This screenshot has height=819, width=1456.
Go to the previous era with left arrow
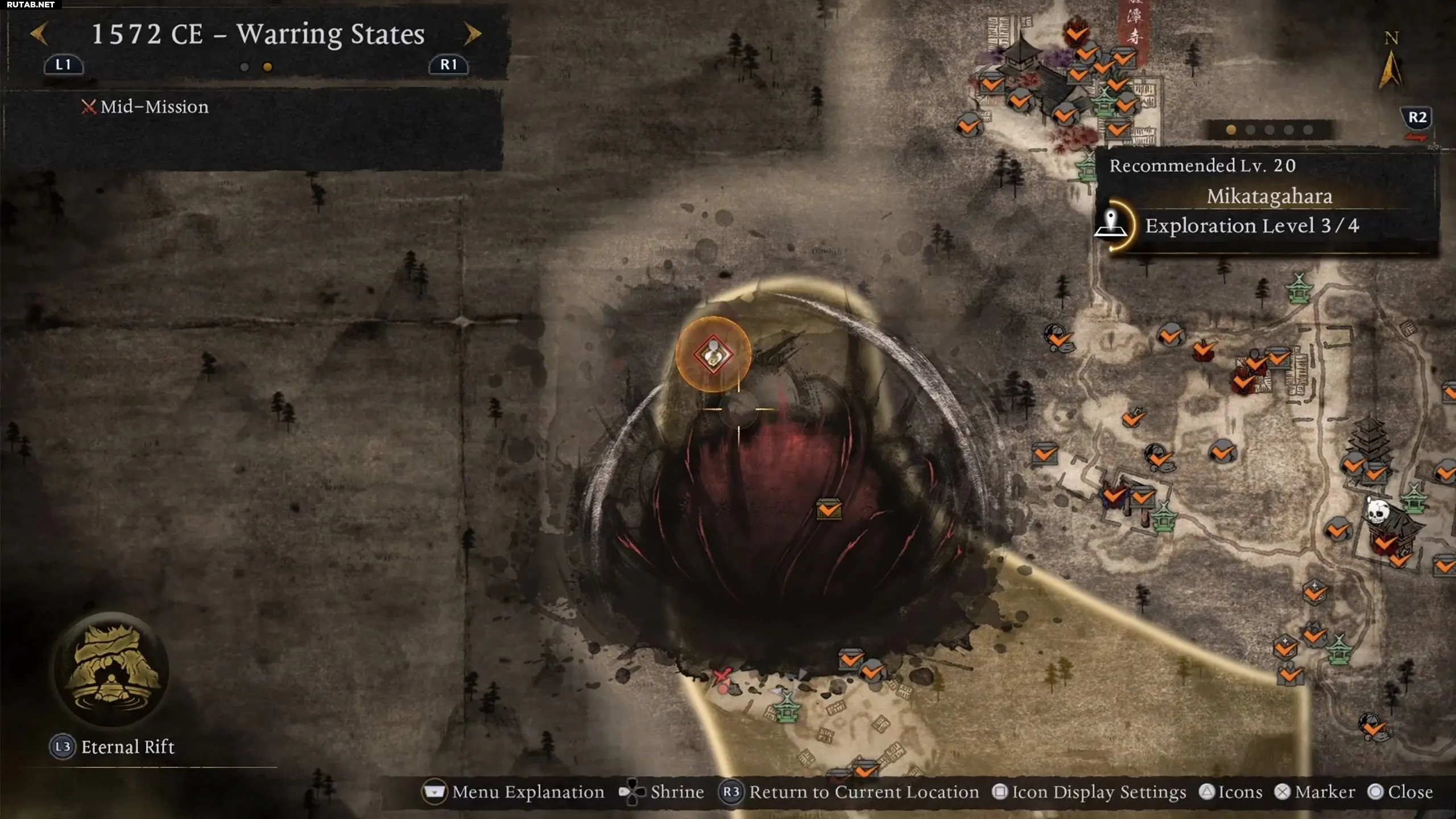[39, 34]
